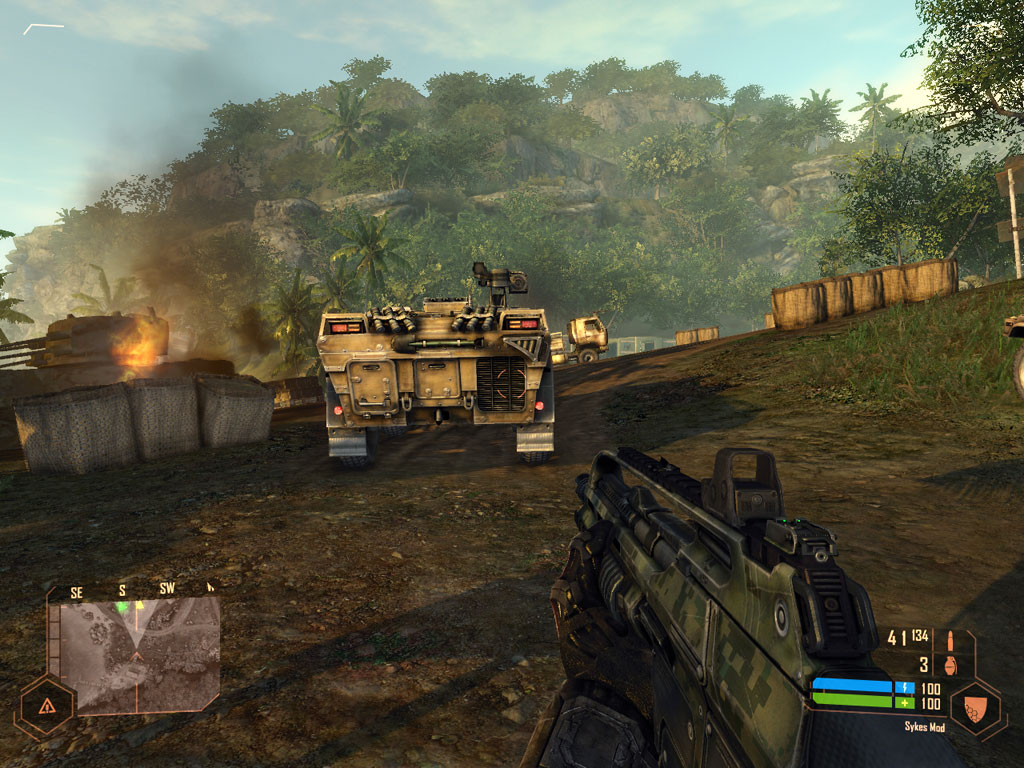Click the warning triangle alert hexagon
This screenshot has width=1024, height=768.
46,706
